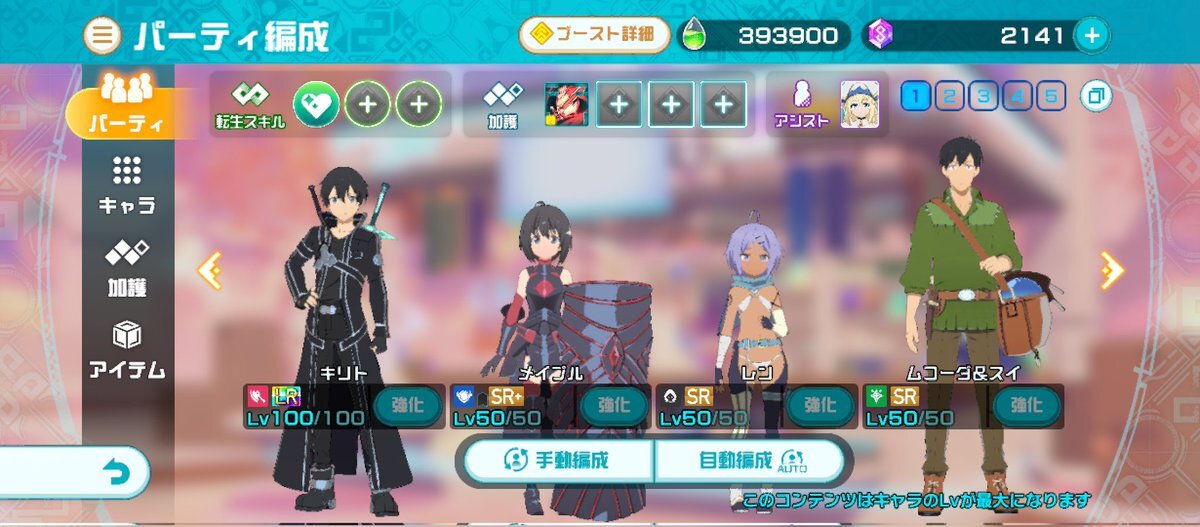Screen dimensions: 1200x527
Task: Select the 加護 sidebar tab
Action: (x=126, y=267)
